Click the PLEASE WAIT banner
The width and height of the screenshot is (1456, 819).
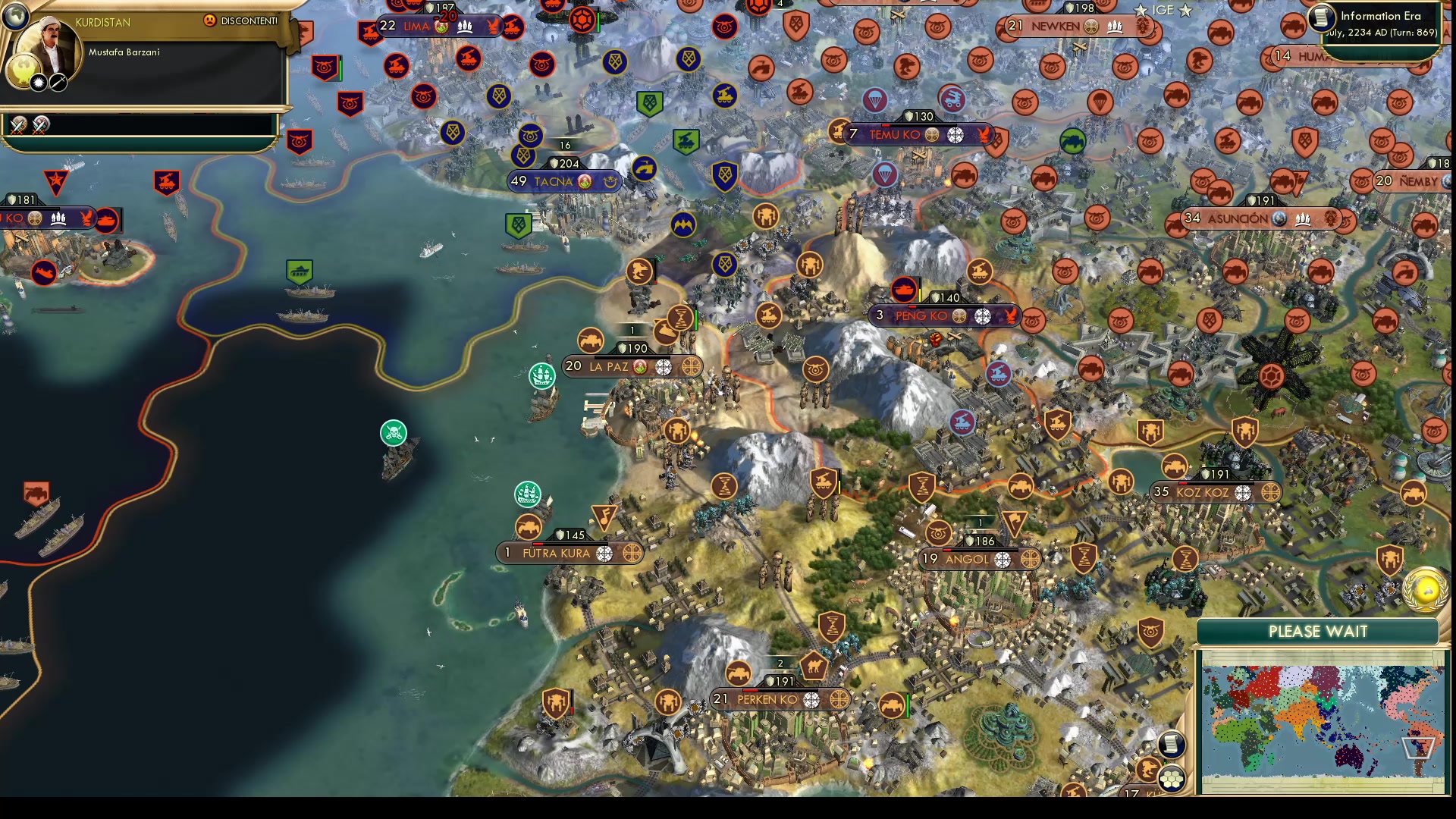coord(1318,631)
